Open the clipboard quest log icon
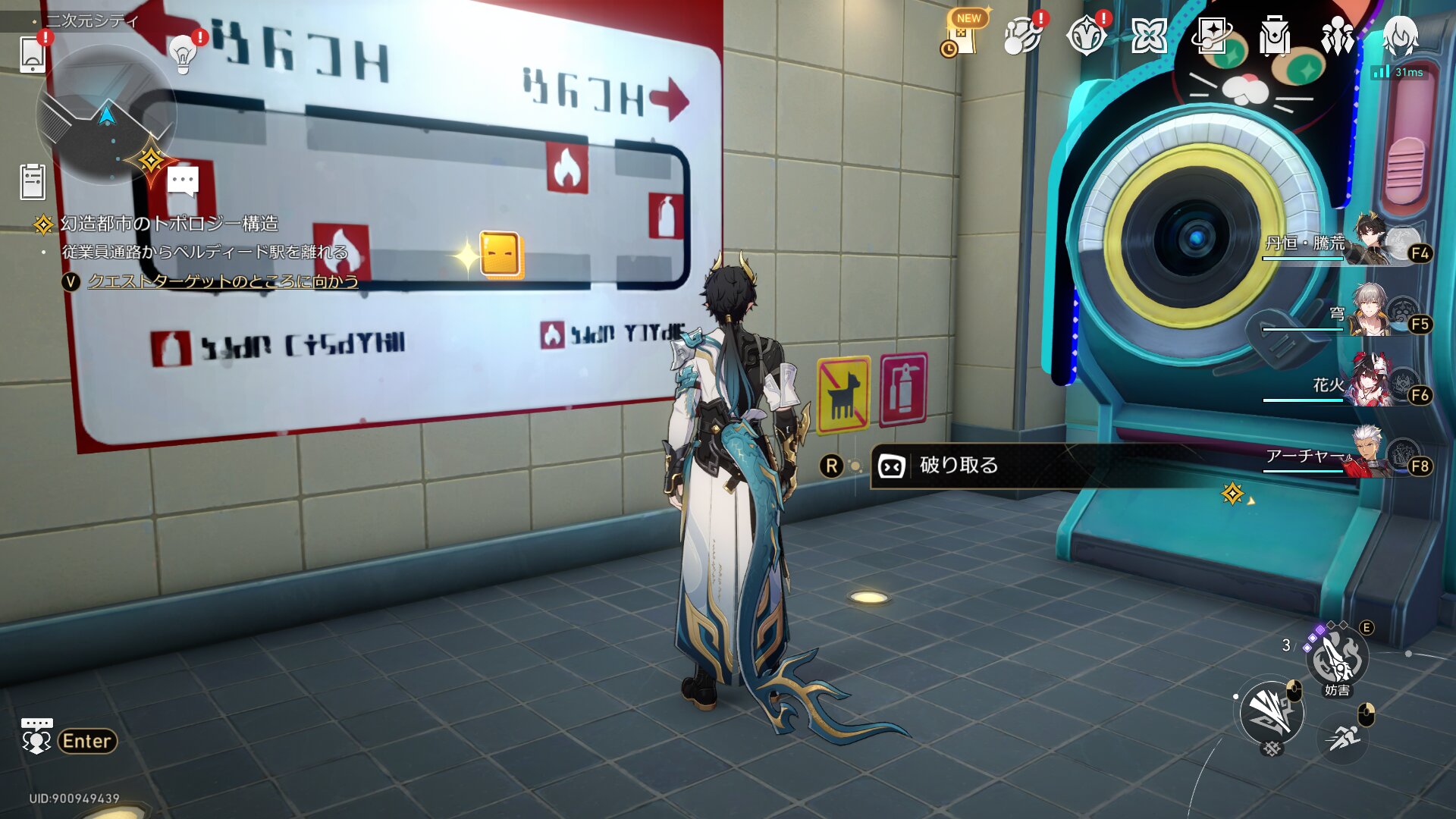 click(33, 182)
